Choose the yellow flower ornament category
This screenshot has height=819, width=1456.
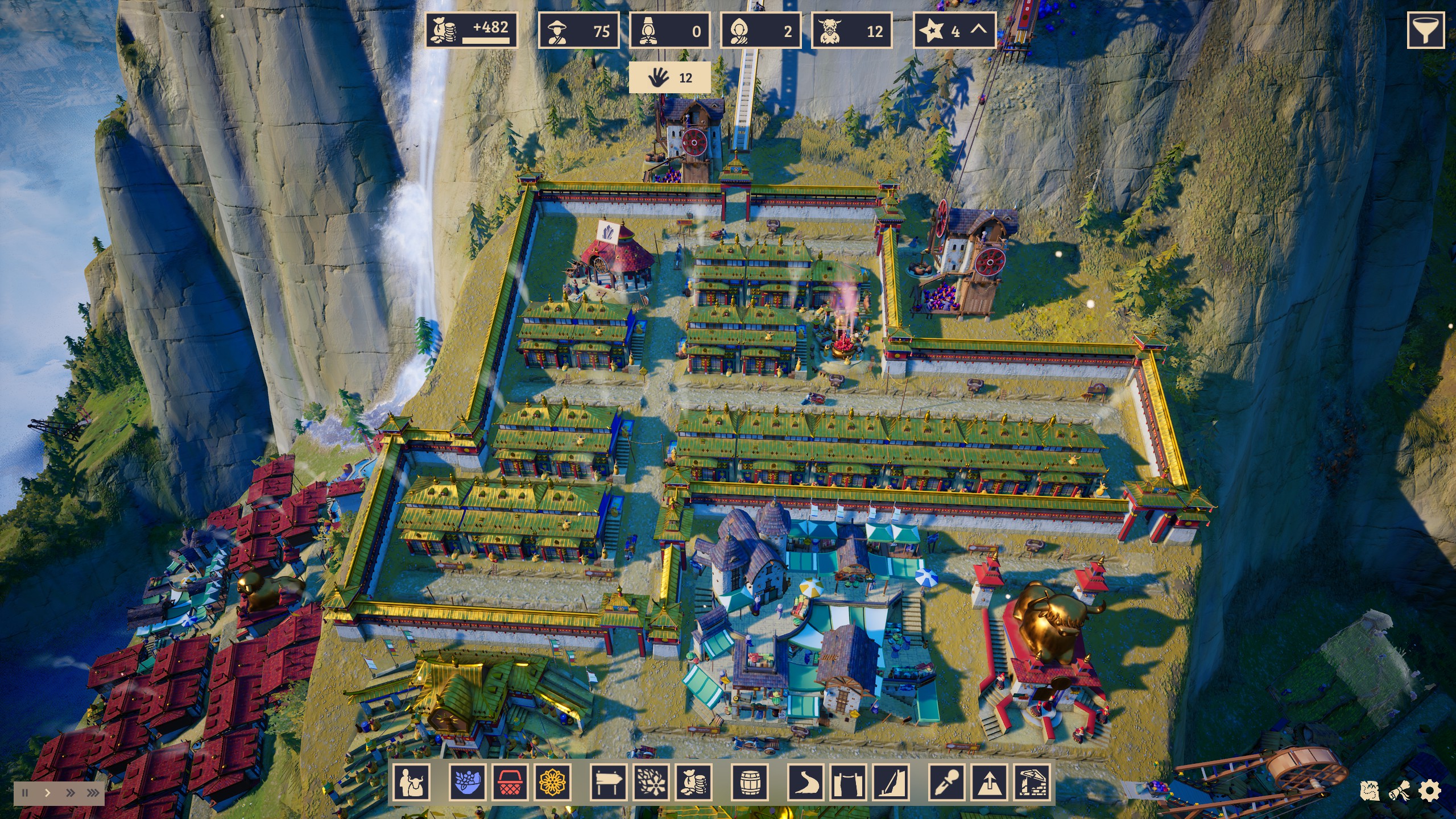click(552, 783)
